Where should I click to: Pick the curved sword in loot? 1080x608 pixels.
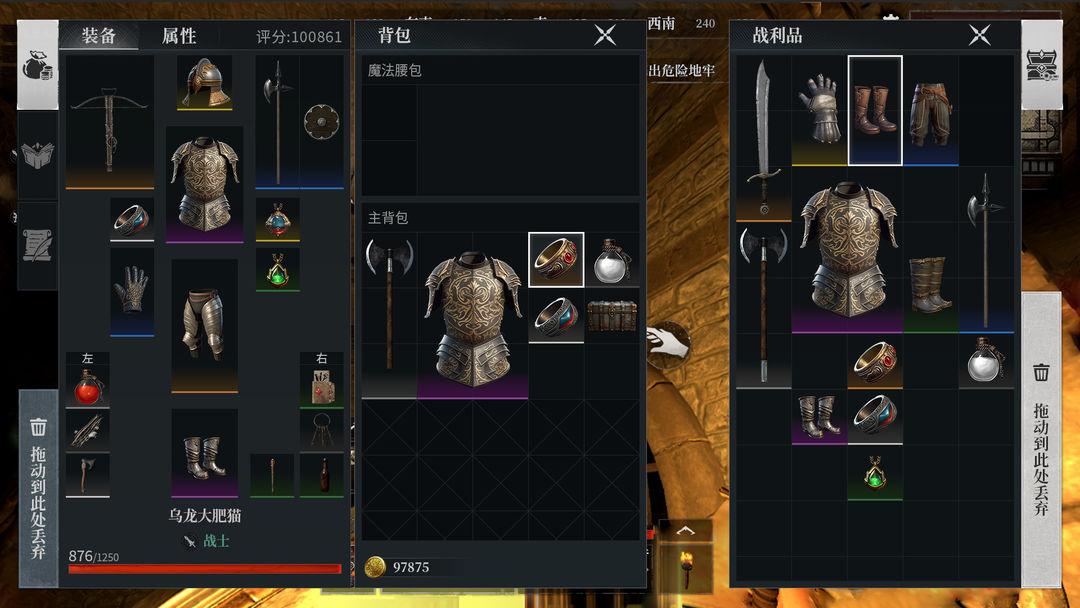tap(764, 138)
